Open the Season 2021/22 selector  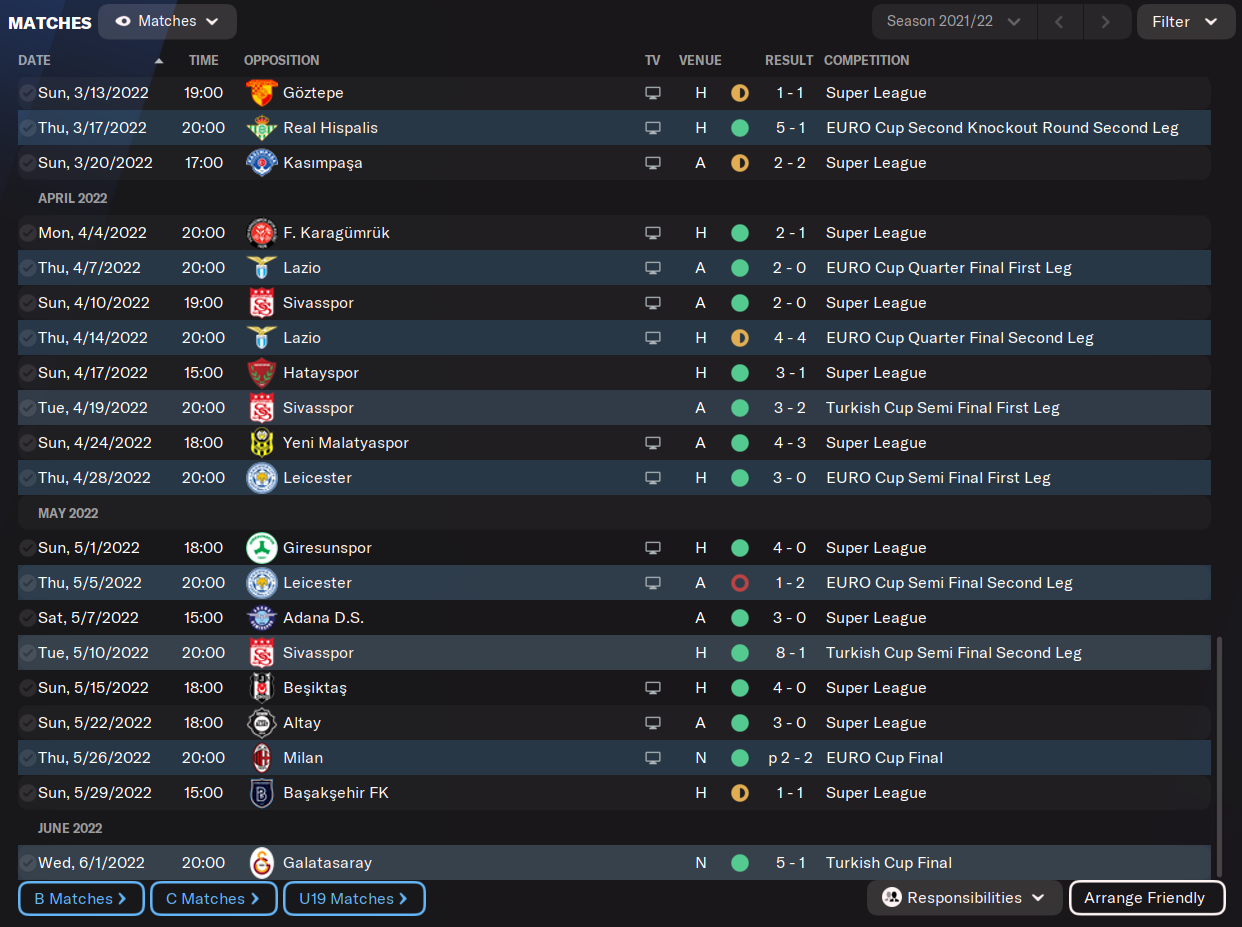(953, 21)
